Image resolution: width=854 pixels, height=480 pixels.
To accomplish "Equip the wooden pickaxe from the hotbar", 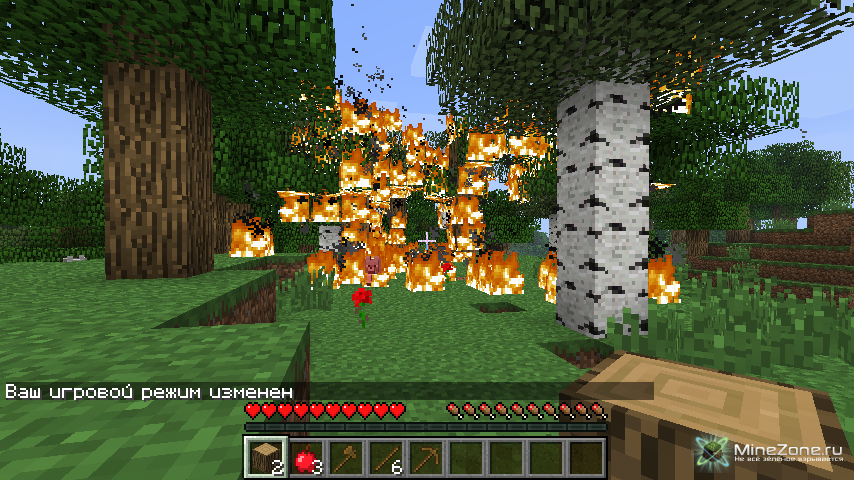I will point(425,456).
